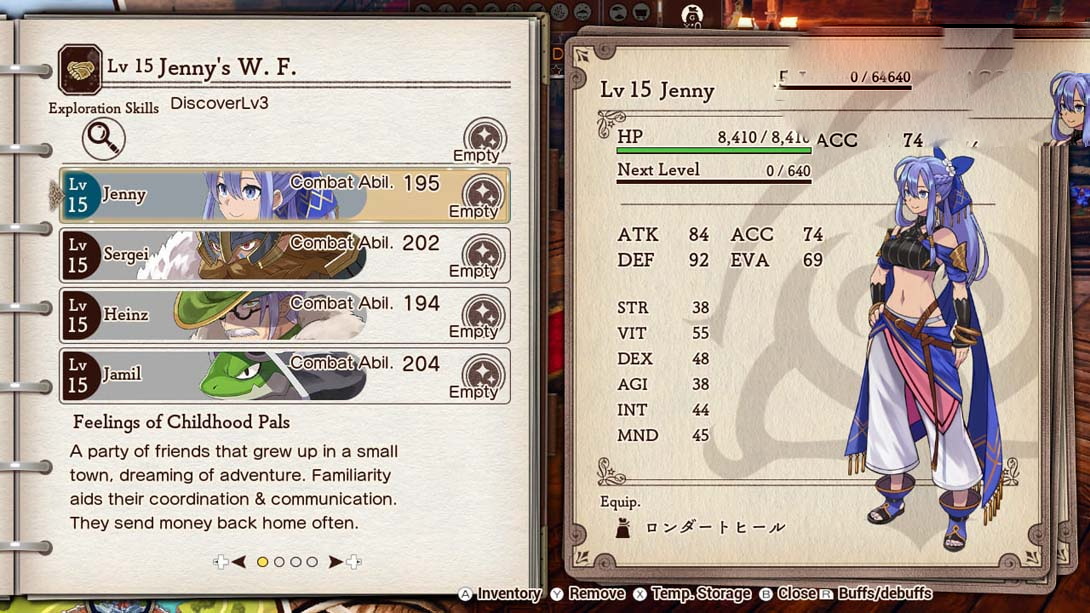The image size is (1090, 613).
Task: Click the Discover magnifying glass skill icon
Action: pos(104,140)
